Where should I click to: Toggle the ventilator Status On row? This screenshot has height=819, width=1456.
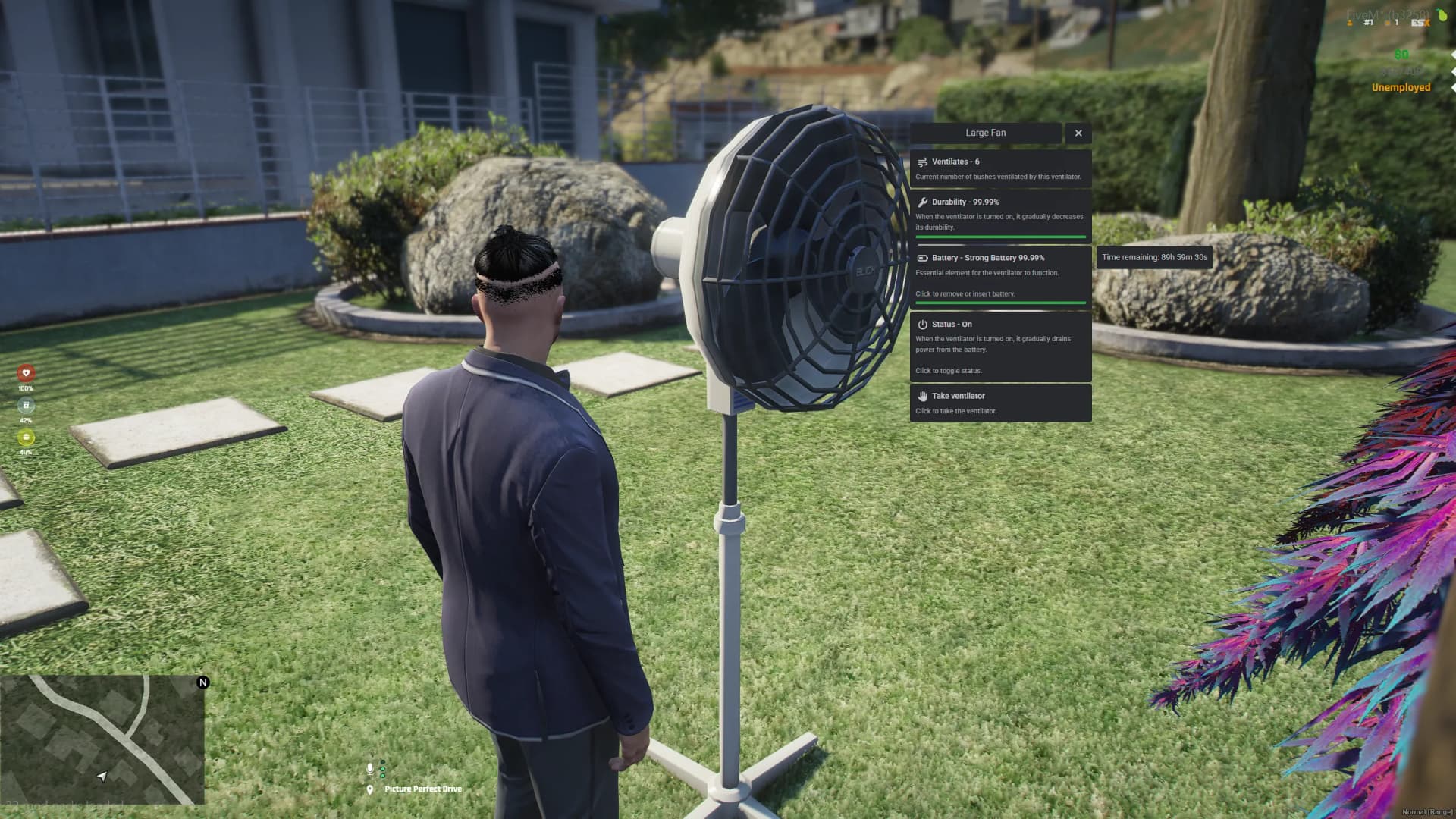[999, 347]
